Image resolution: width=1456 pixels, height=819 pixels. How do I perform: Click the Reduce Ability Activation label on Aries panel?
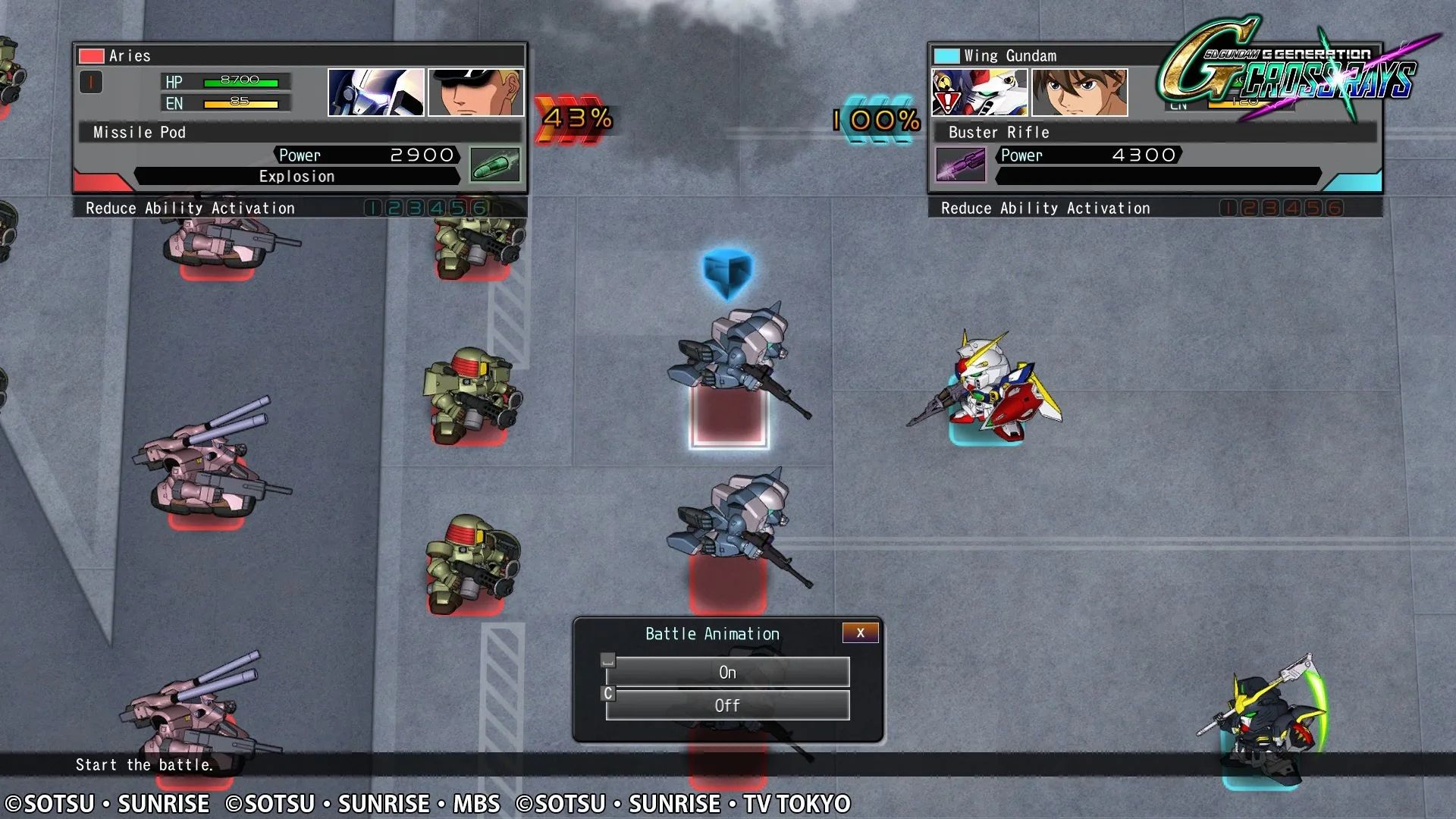click(190, 207)
